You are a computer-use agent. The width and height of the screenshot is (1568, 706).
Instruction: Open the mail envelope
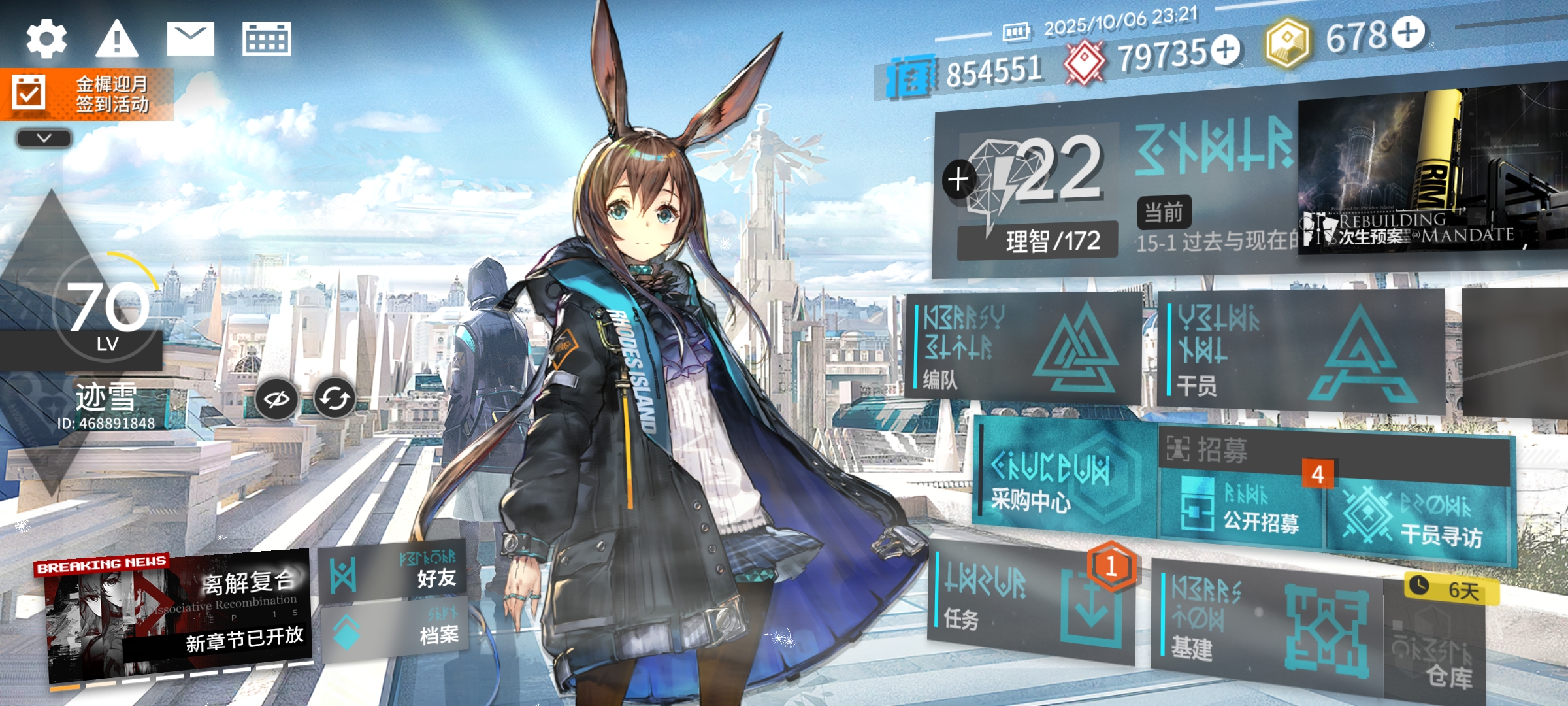point(190,39)
